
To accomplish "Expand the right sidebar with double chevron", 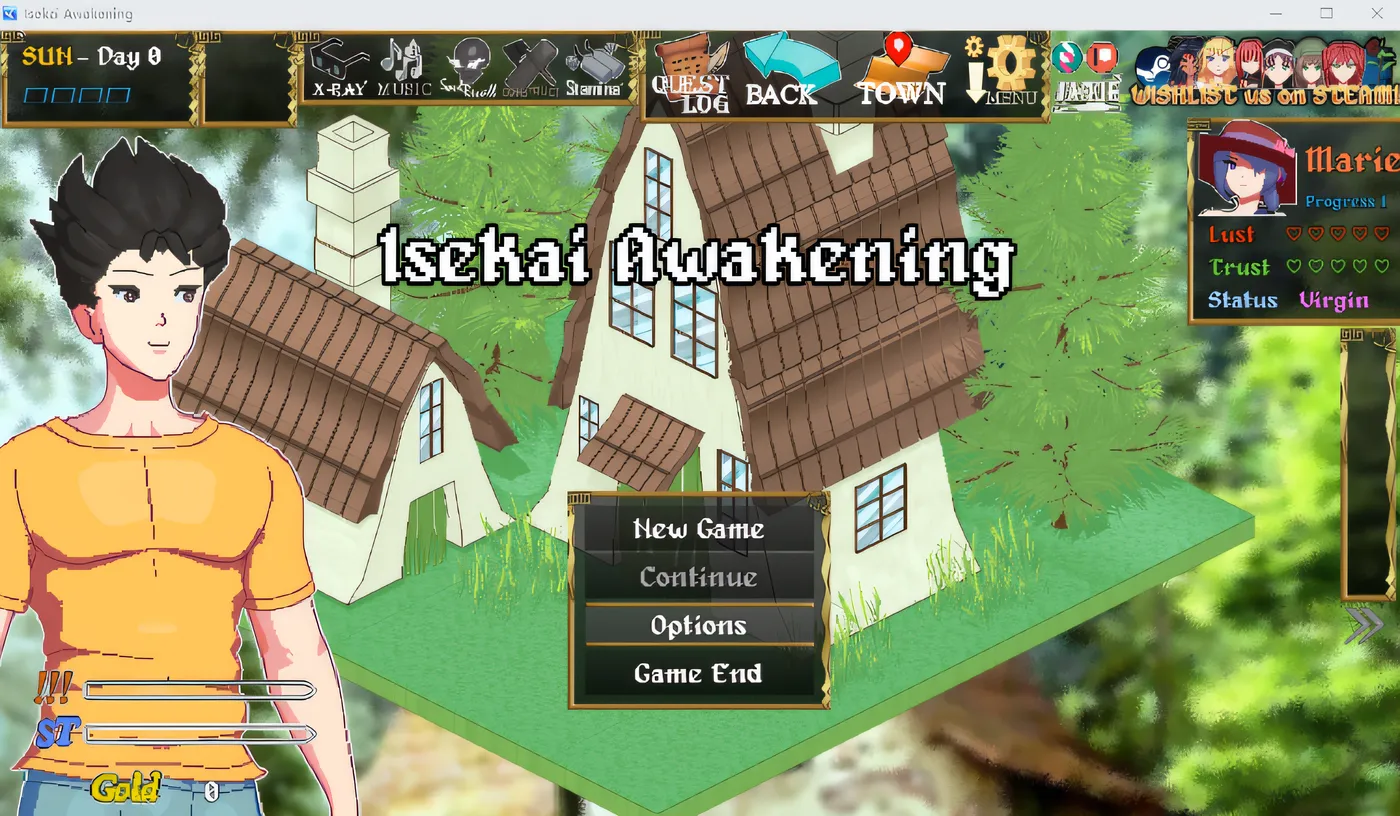I will (1363, 625).
